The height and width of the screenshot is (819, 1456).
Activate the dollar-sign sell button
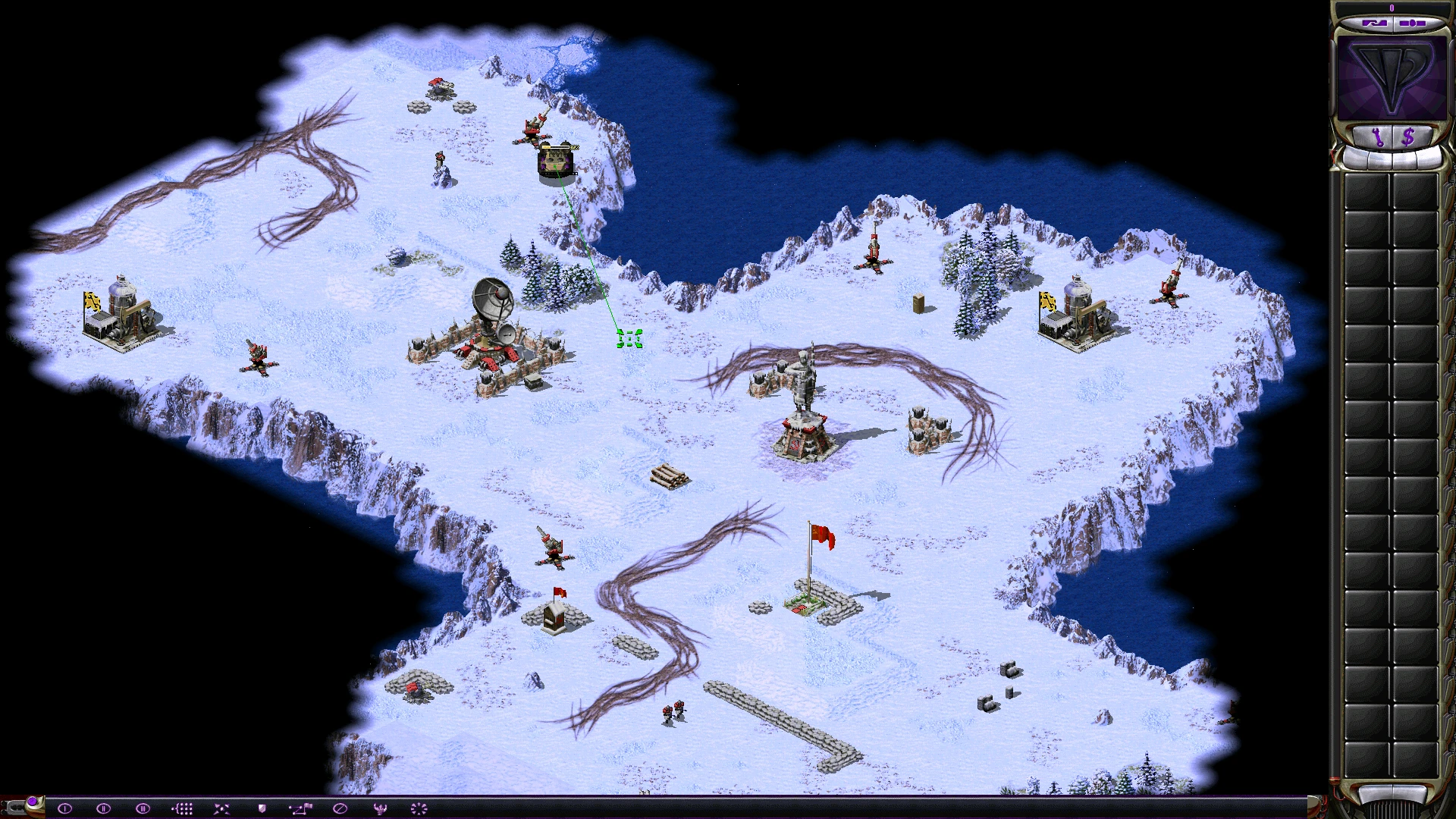[x=1408, y=137]
